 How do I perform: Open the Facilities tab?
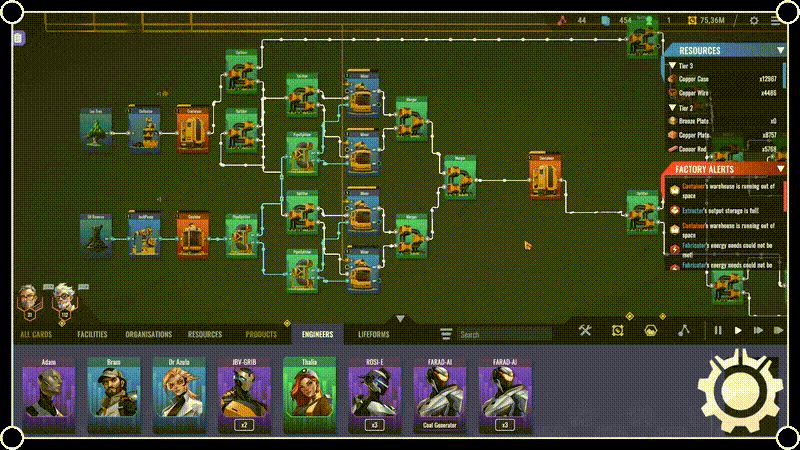92,334
